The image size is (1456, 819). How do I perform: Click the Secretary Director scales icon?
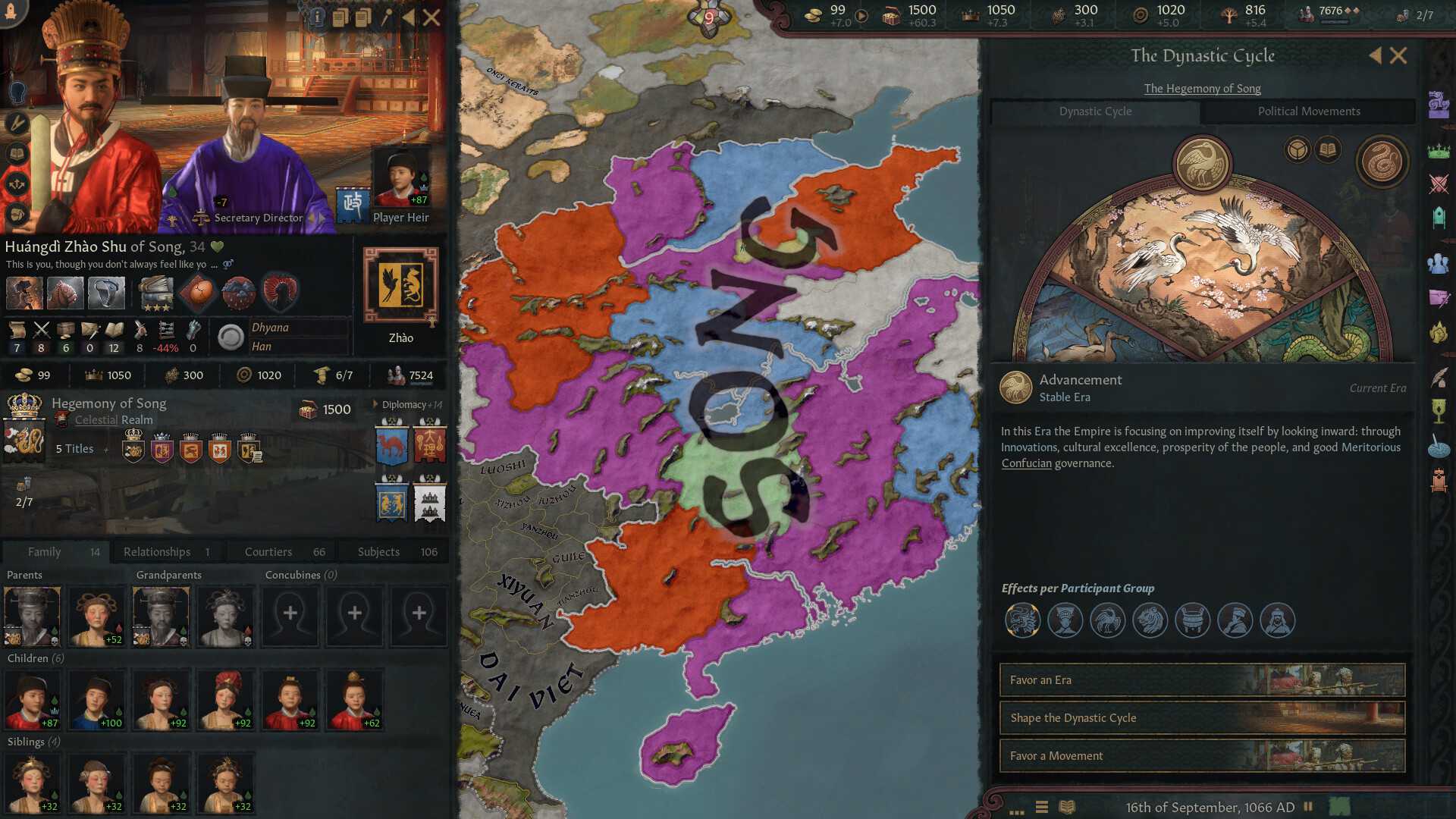tap(200, 217)
